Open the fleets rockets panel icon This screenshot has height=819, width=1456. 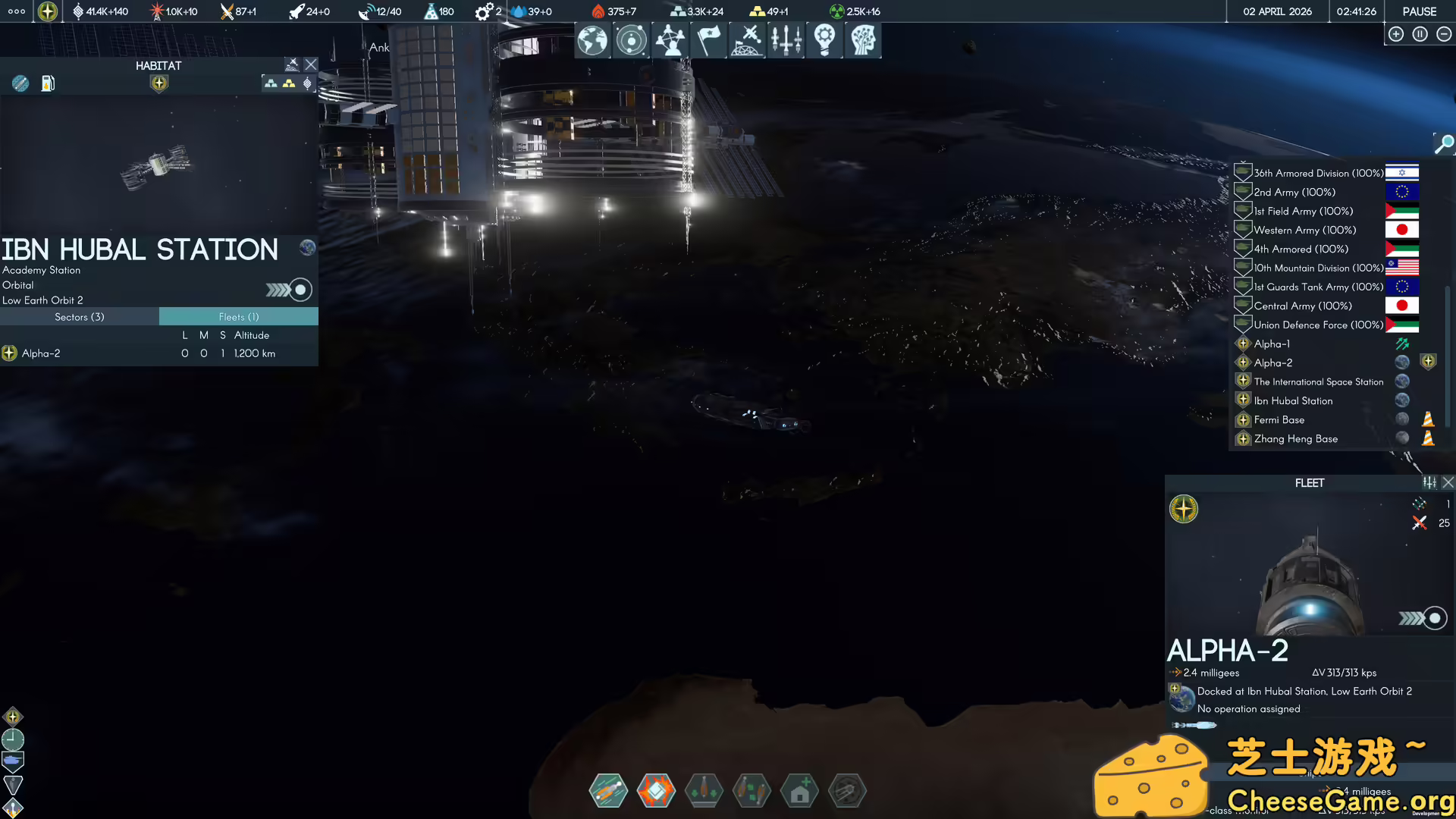(x=786, y=40)
